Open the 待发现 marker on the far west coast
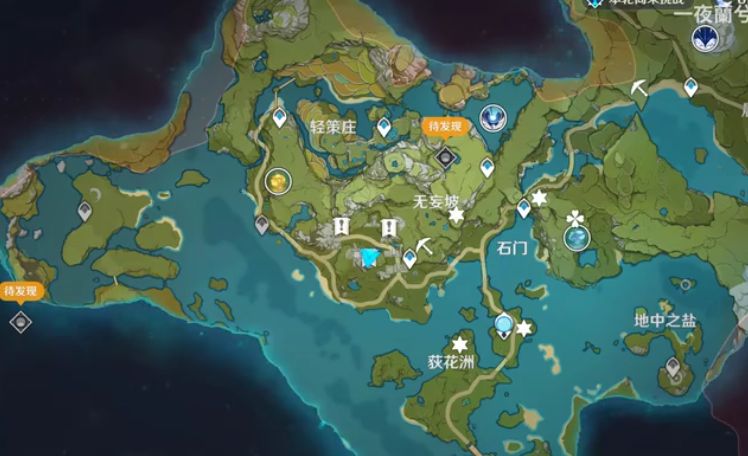 click(x=20, y=321)
